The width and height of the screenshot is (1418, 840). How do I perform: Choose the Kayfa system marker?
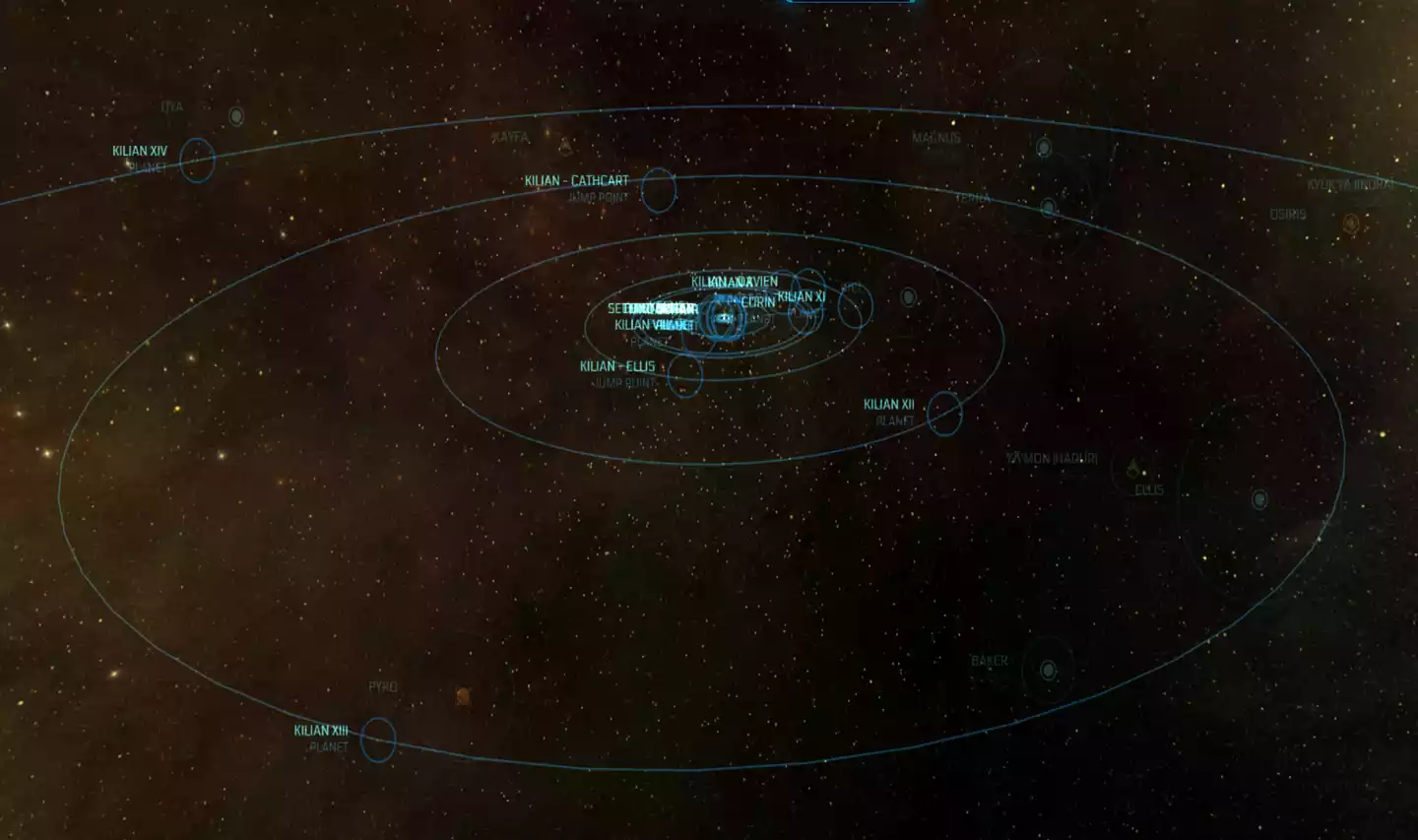(x=565, y=147)
